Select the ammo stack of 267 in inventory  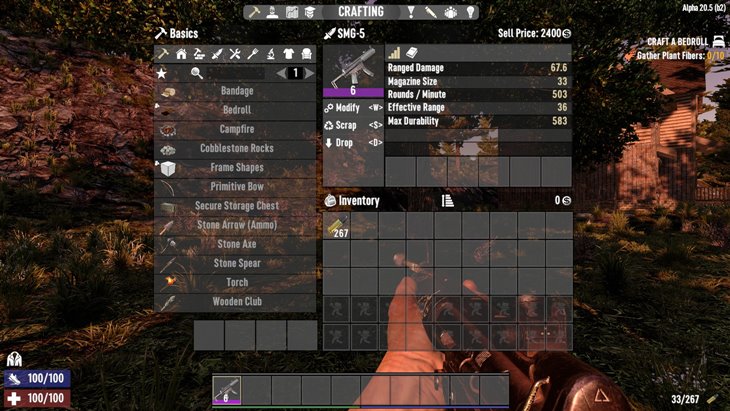(337, 226)
